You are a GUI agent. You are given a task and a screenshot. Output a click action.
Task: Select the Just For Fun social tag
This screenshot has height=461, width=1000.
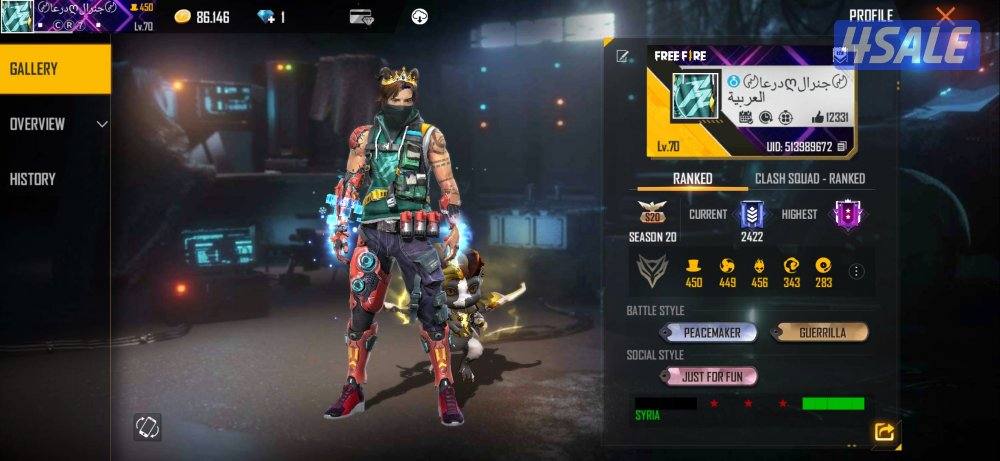707,377
